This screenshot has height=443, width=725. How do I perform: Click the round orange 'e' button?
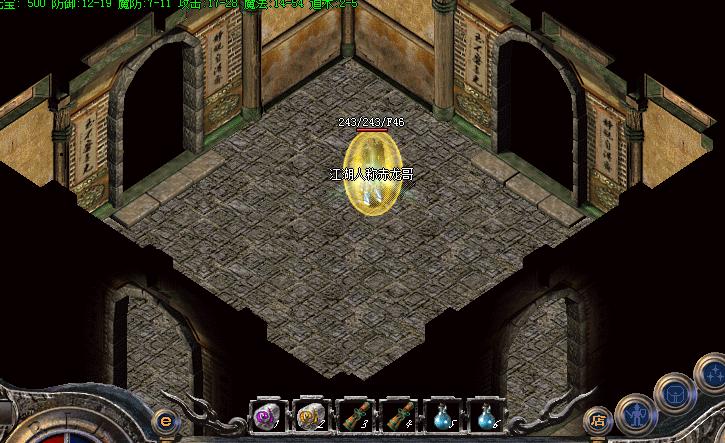pos(166,422)
